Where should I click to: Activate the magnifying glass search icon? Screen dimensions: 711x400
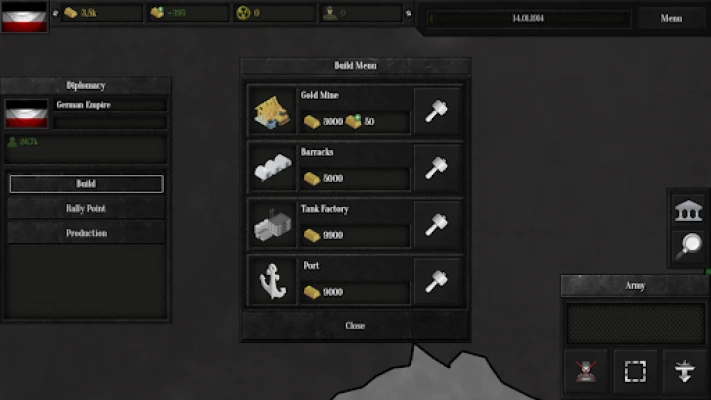(688, 246)
